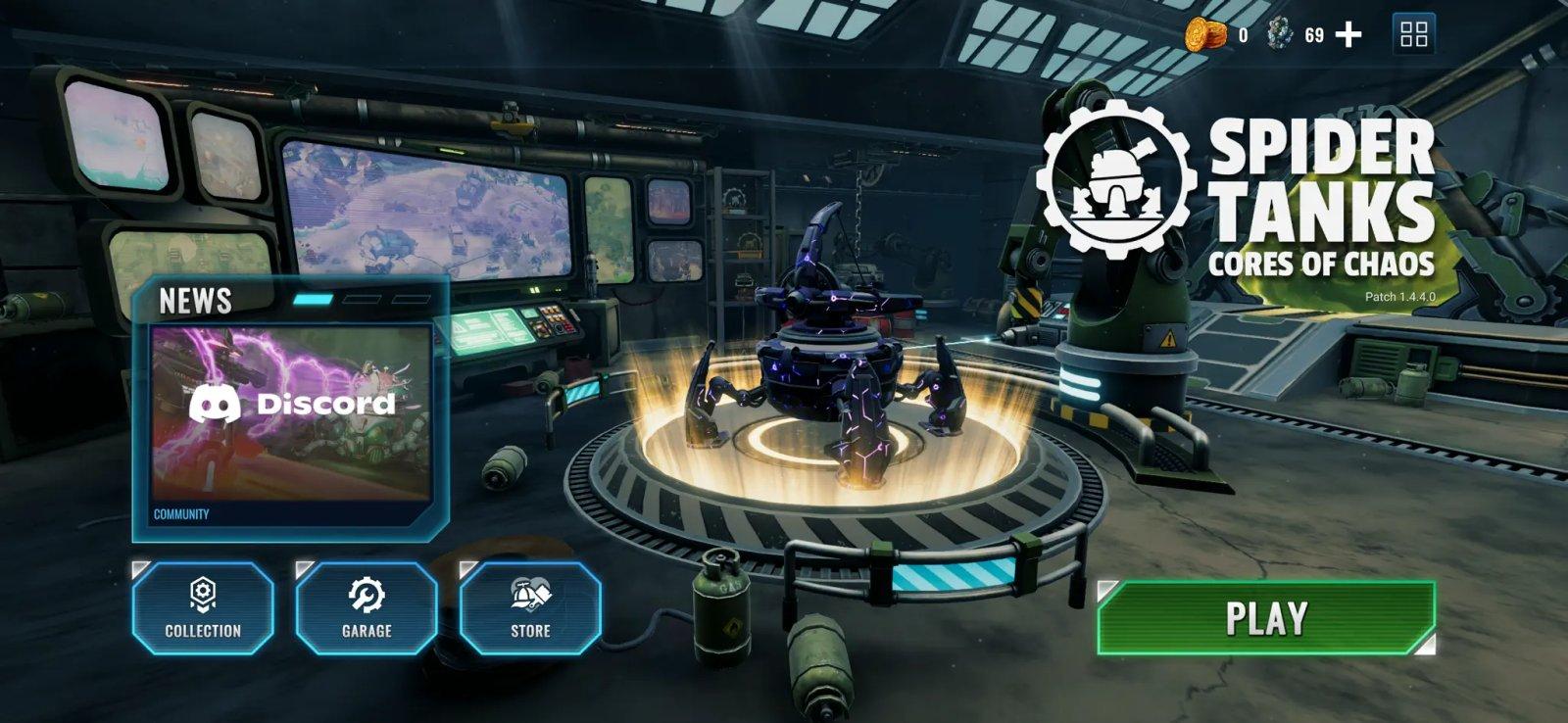Click the COMMUNITY tag under the news image
This screenshot has width=1568, height=723.
tap(180, 511)
